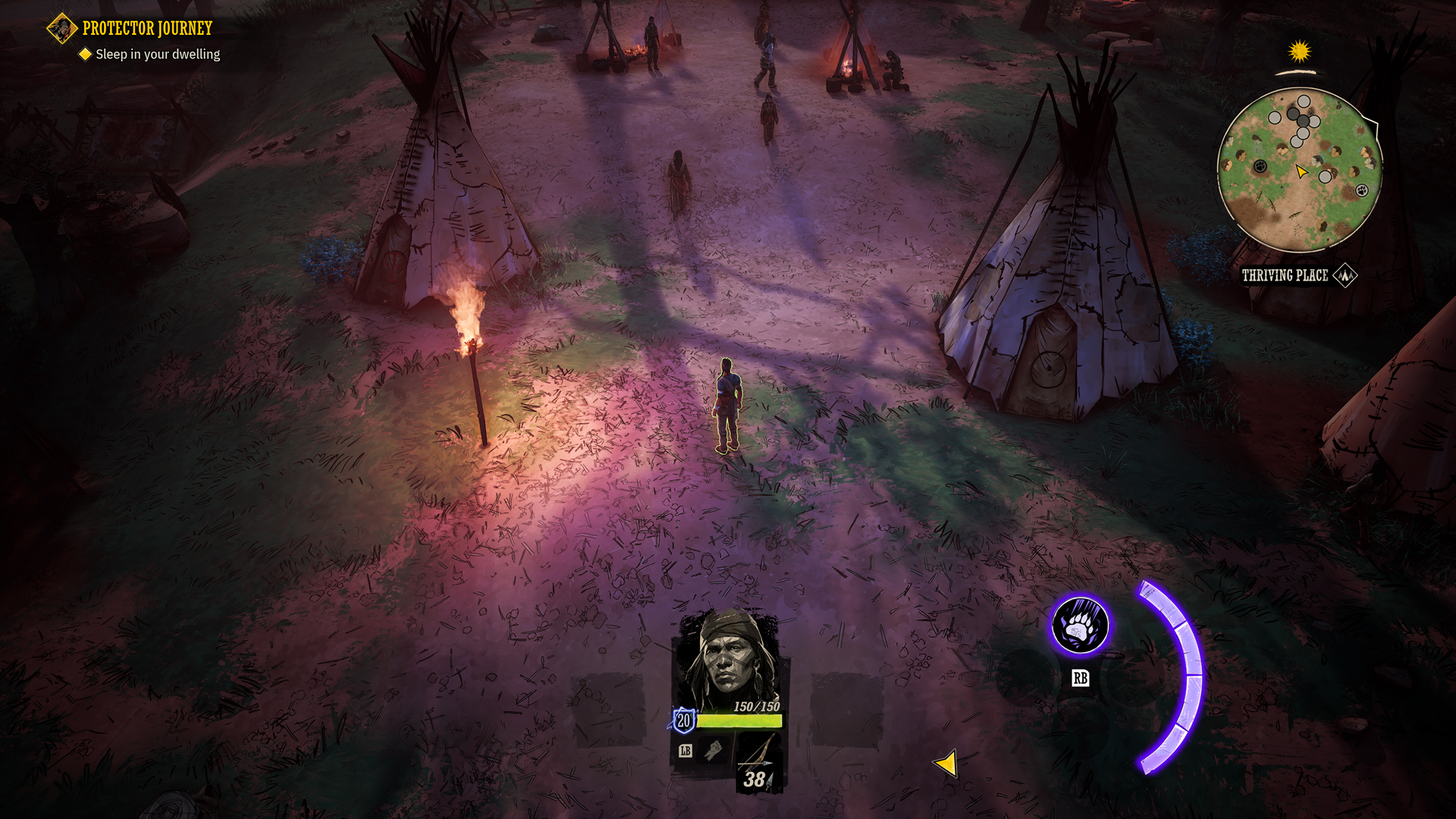The width and height of the screenshot is (1456, 819).
Task: Select the "Sleep in your dwelling" objective
Action: tap(157, 55)
